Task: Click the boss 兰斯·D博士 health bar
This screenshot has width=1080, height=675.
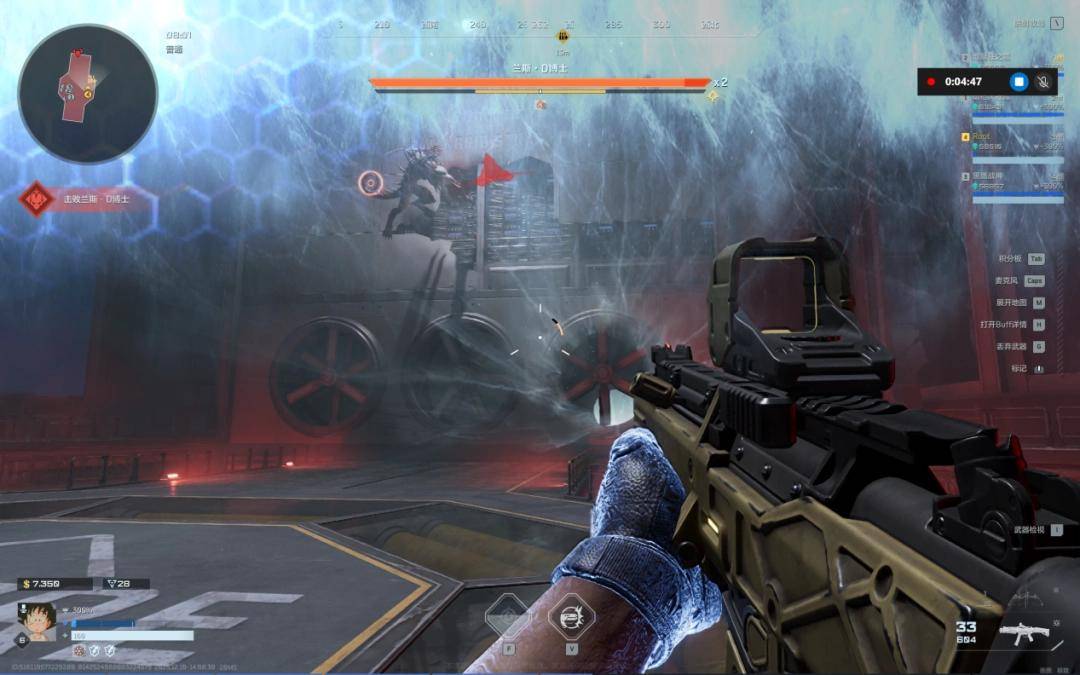Action: [x=540, y=84]
